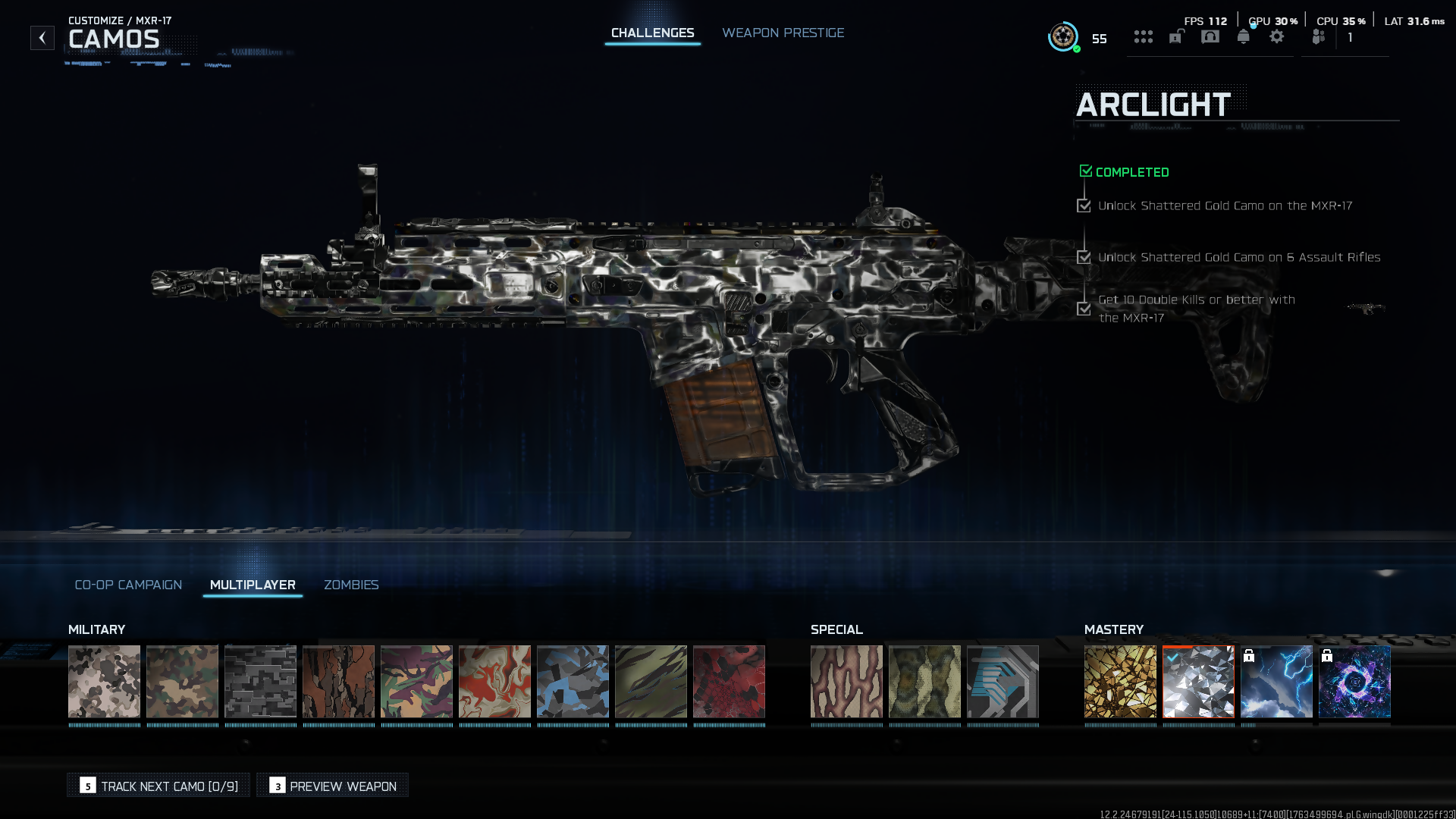Open the grid menu icon
The height and width of the screenshot is (819, 1456).
pyautogui.click(x=1143, y=37)
